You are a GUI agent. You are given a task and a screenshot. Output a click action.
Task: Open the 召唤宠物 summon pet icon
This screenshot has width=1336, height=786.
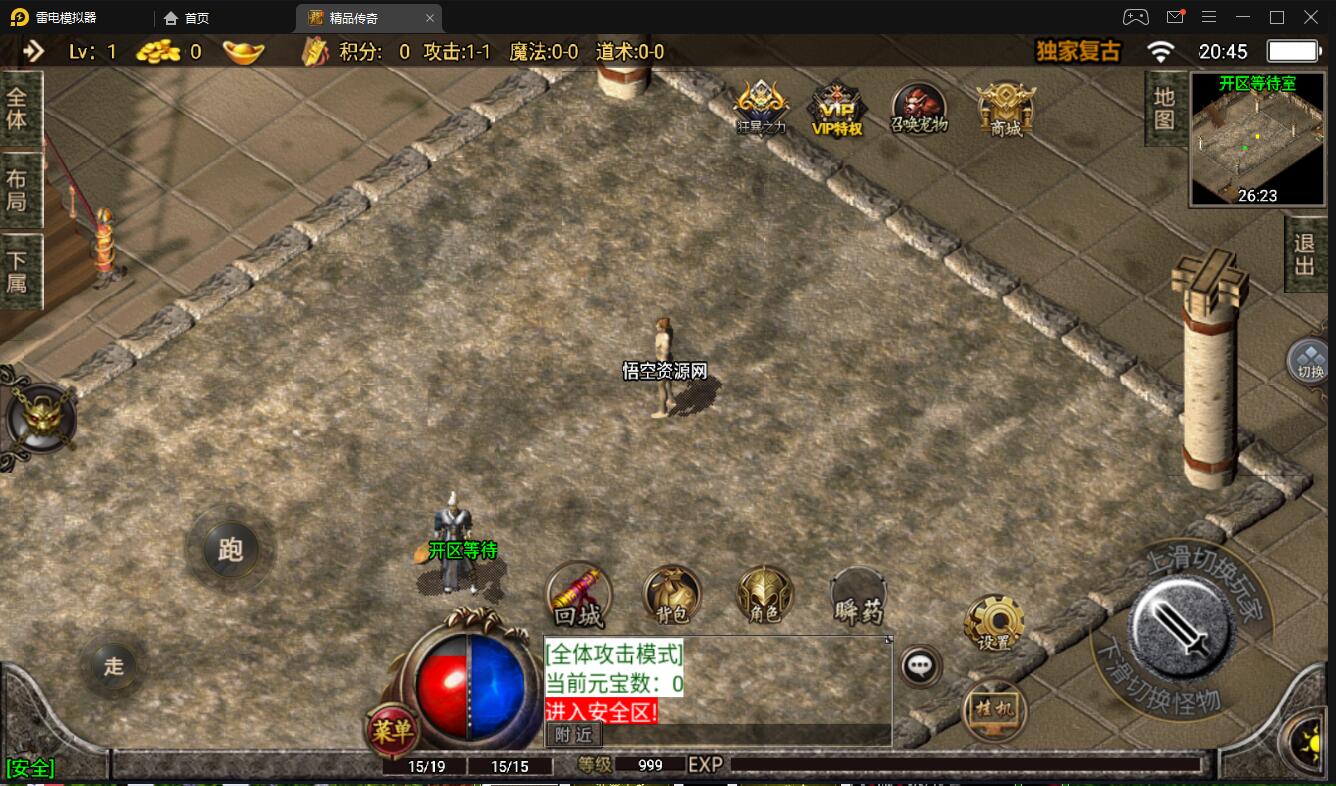tap(919, 108)
